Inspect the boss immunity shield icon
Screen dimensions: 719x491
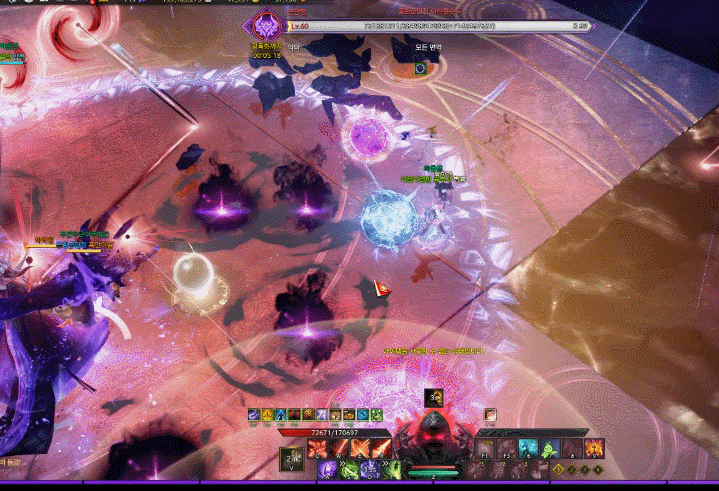coord(421,68)
